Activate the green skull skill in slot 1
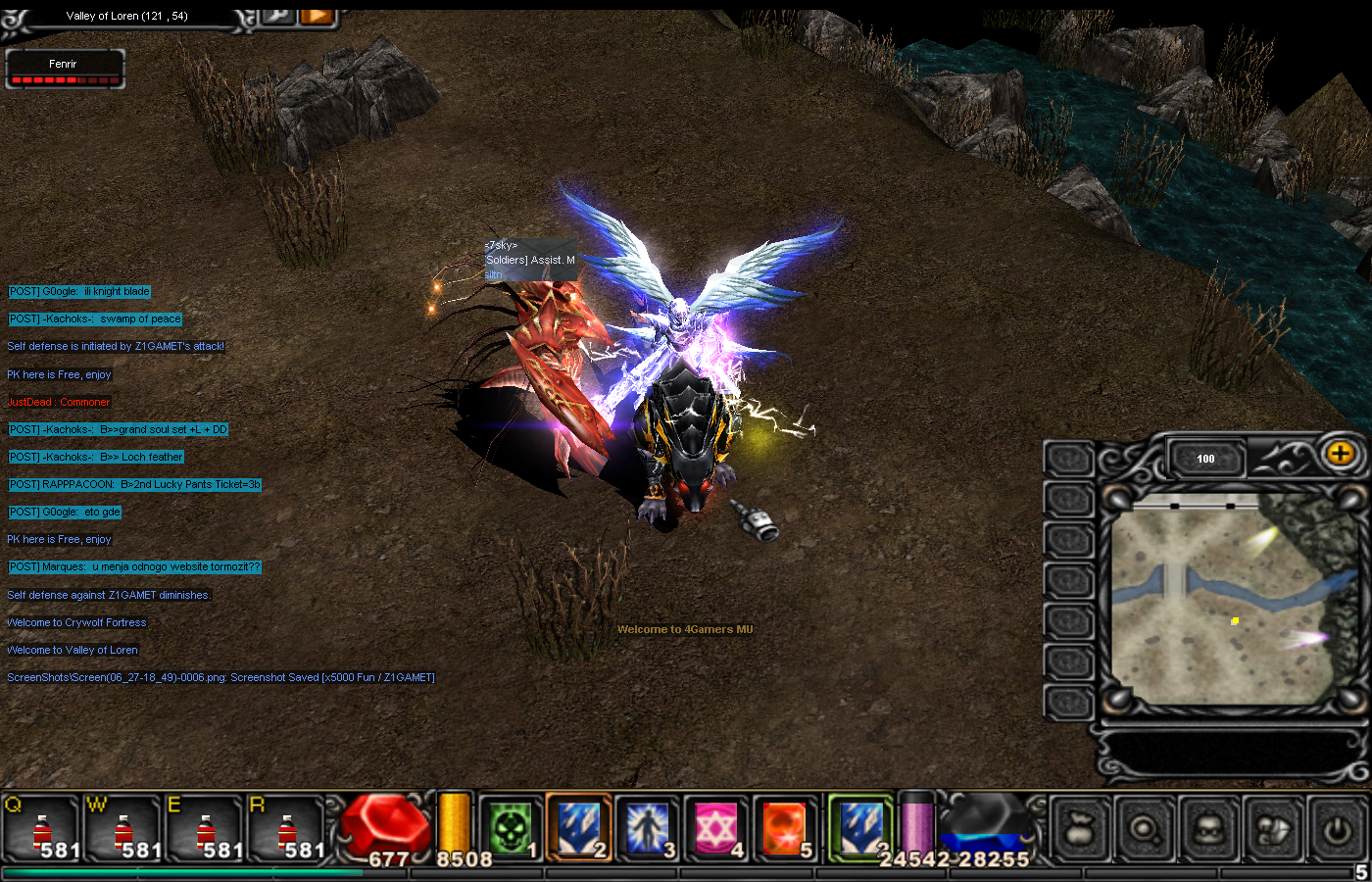The width and height of the screenshot is (1372, 882). (x=510, y=829)
